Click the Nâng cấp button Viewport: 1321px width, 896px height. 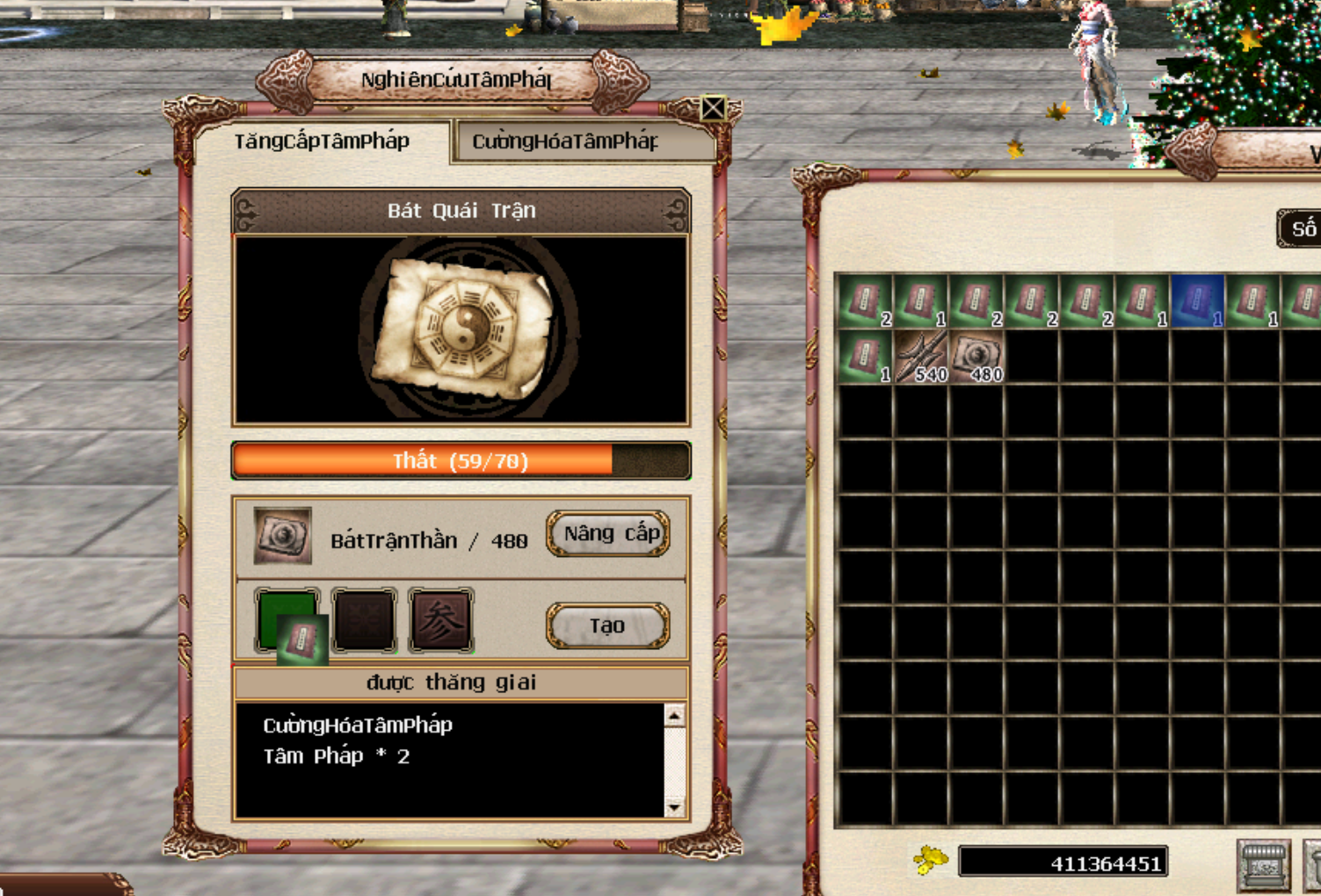[608, 534]
